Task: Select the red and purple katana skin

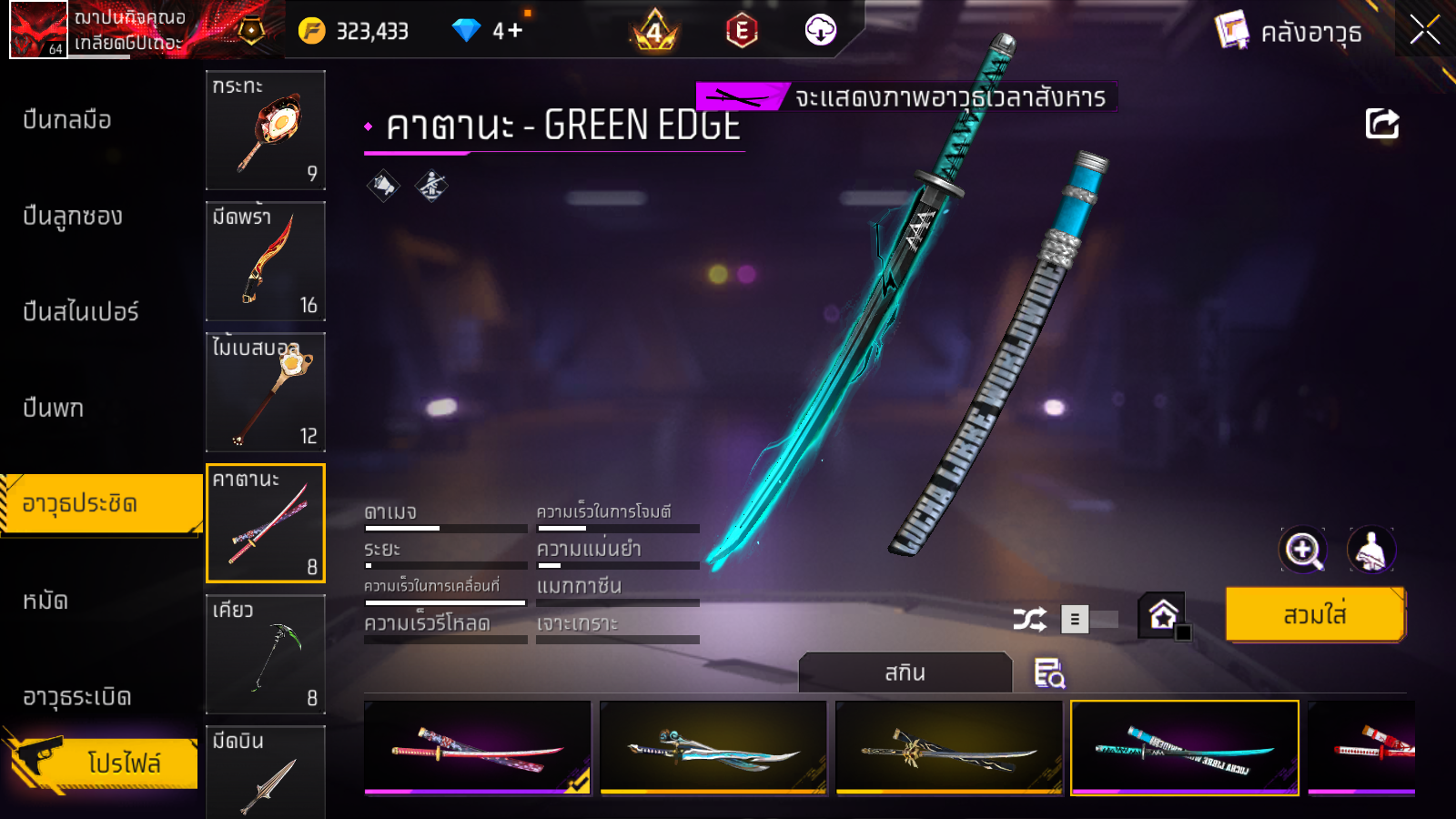Action: (477, 748)
